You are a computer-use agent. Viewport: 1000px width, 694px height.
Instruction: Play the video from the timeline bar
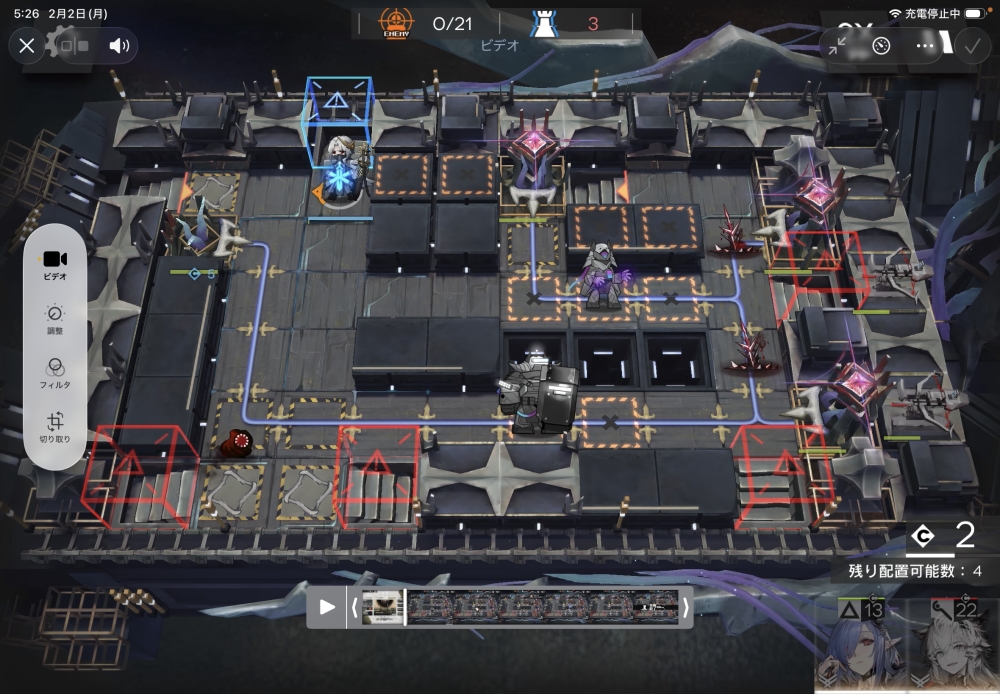(x=327, y=607)
